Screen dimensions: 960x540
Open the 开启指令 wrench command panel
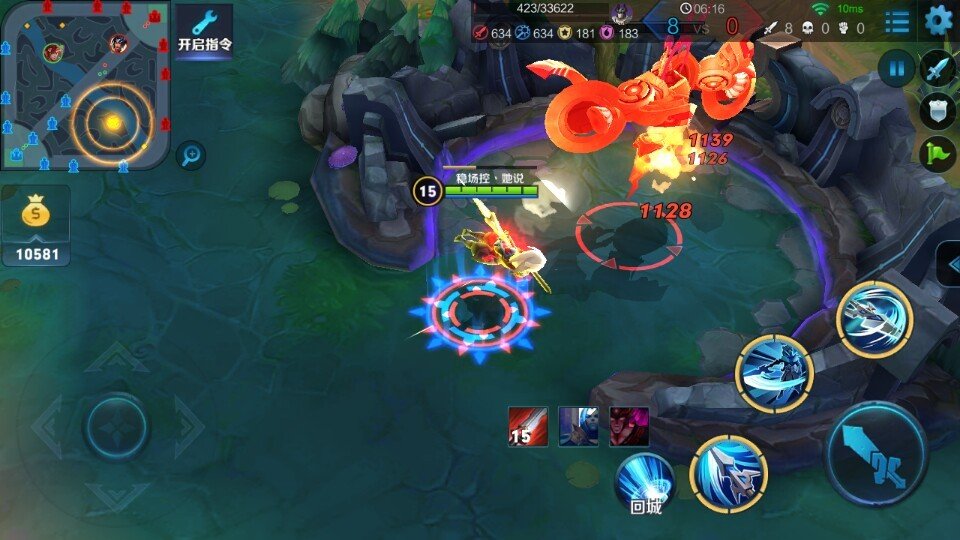point(204,30)
